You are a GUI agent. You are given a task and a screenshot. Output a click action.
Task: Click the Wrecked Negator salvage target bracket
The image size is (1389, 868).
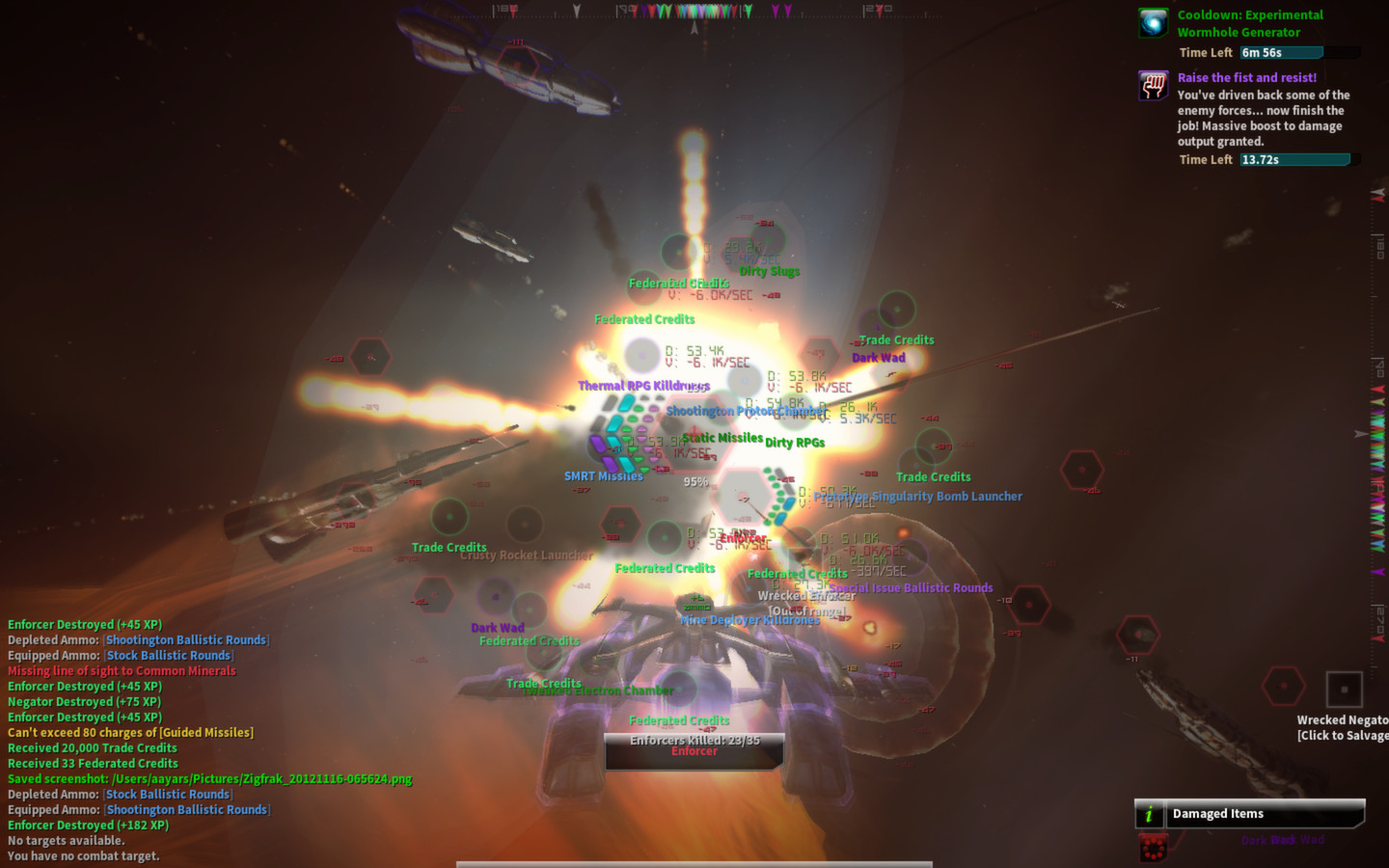[x=1345, y=689]
